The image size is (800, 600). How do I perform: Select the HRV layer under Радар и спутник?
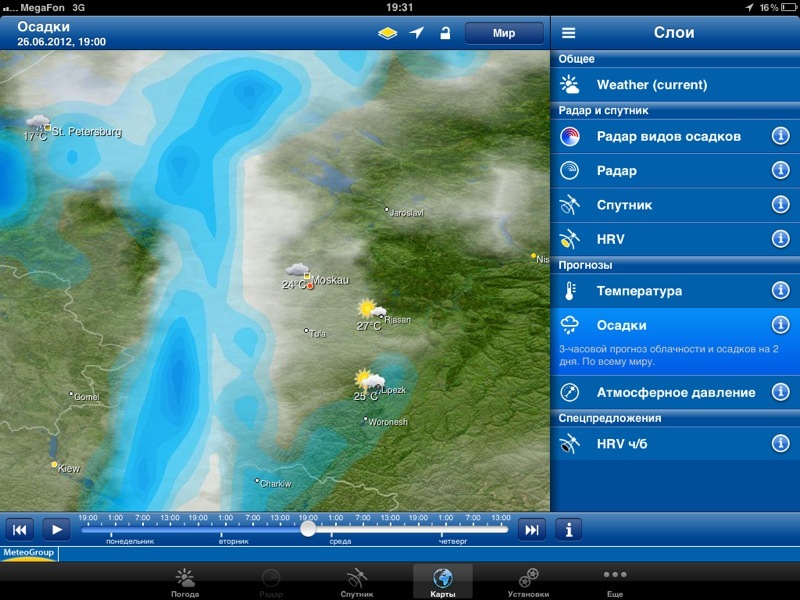pos(660,240)
